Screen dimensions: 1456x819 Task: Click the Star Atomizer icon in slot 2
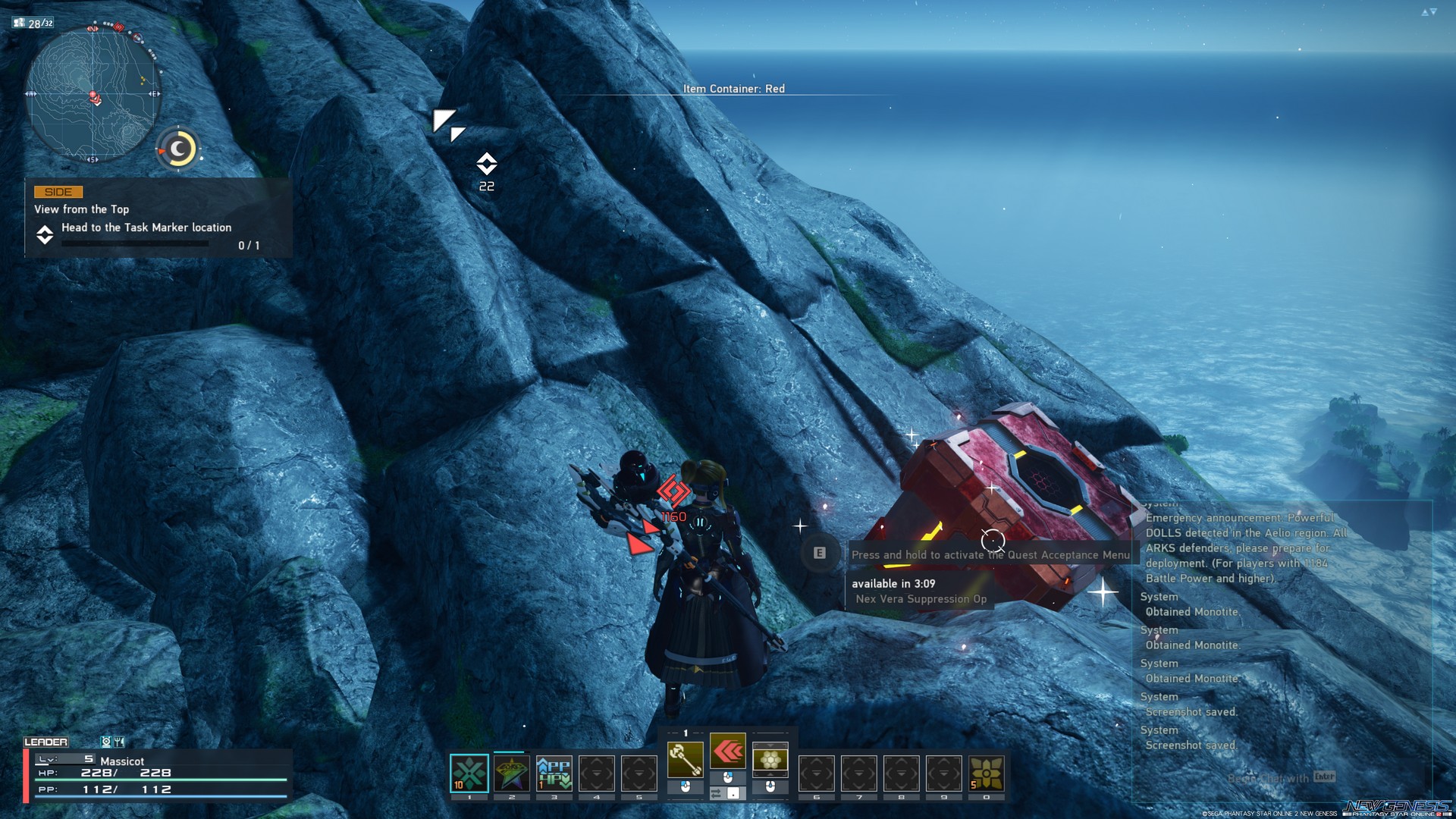pos(511,770)
